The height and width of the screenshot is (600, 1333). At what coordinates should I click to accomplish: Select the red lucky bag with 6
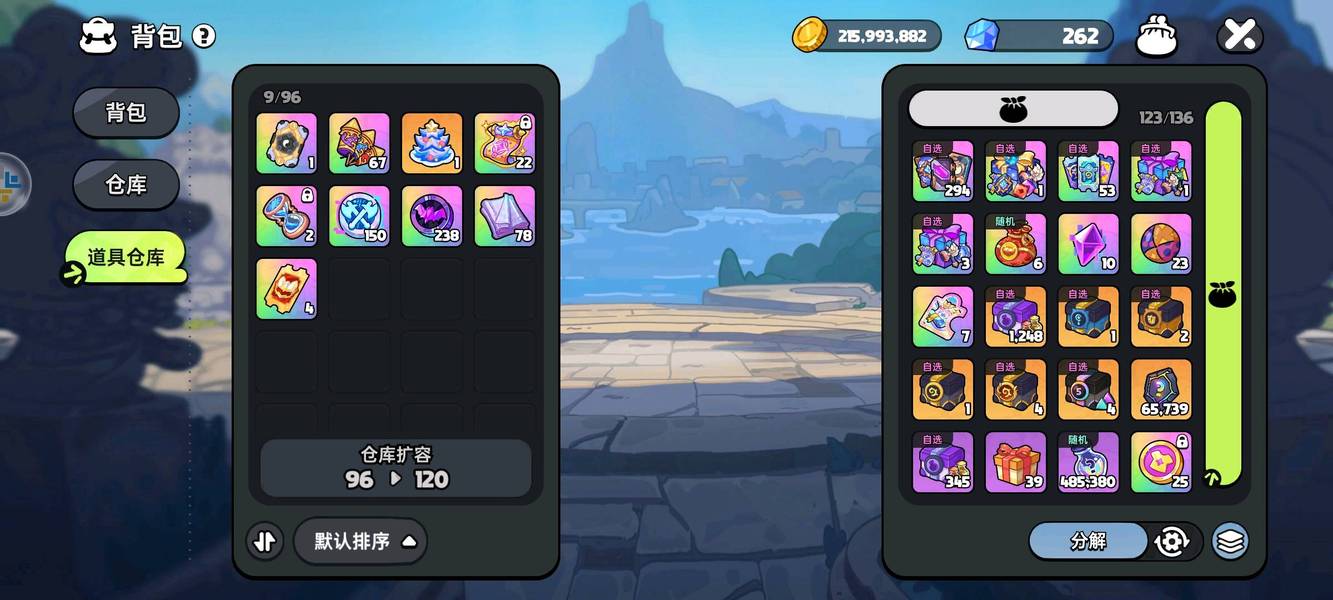[1016, 243]
